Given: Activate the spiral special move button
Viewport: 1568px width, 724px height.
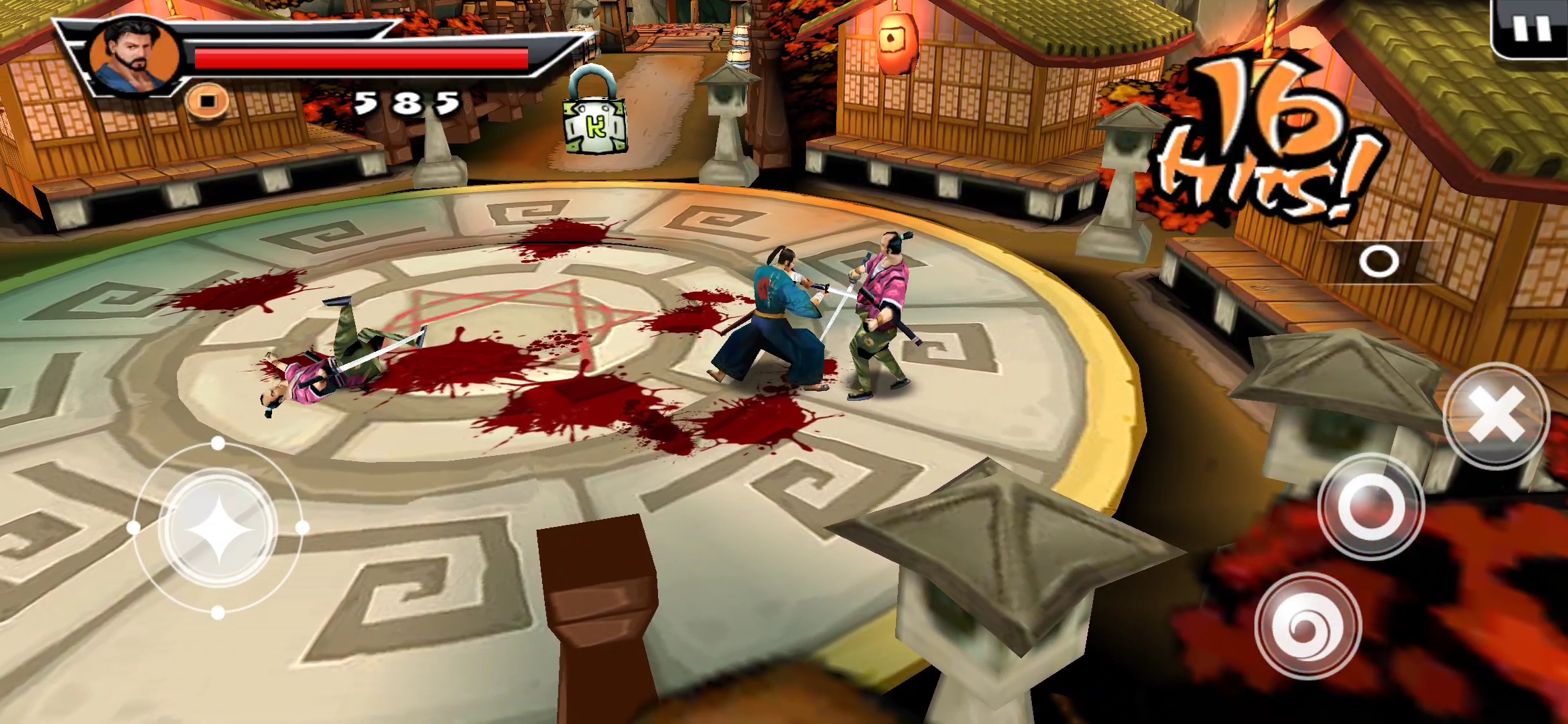Looking at the screenshot, I should (x=1307, y=626).
